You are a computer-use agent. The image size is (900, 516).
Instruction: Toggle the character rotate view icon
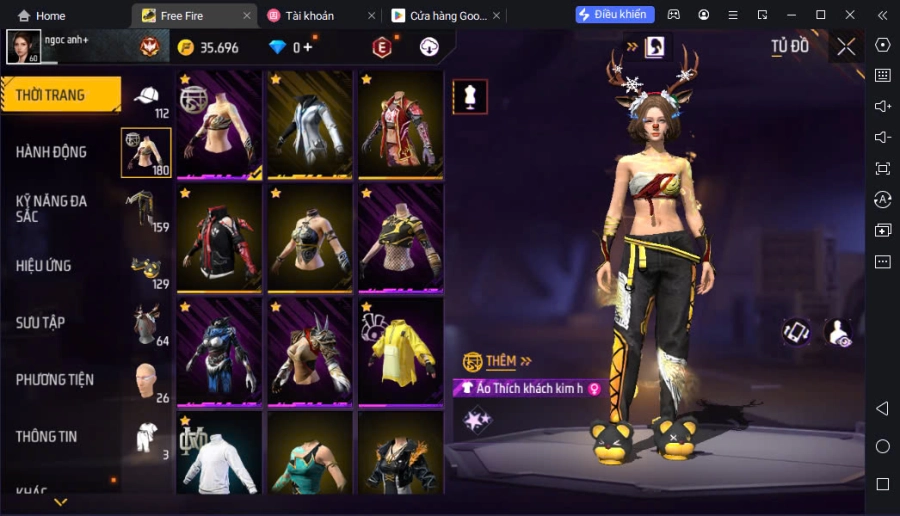(797, 332)
